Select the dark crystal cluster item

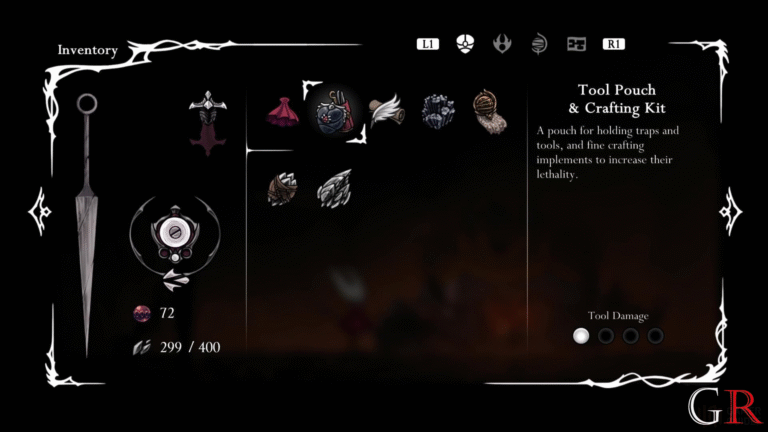(x=437, y=111)
